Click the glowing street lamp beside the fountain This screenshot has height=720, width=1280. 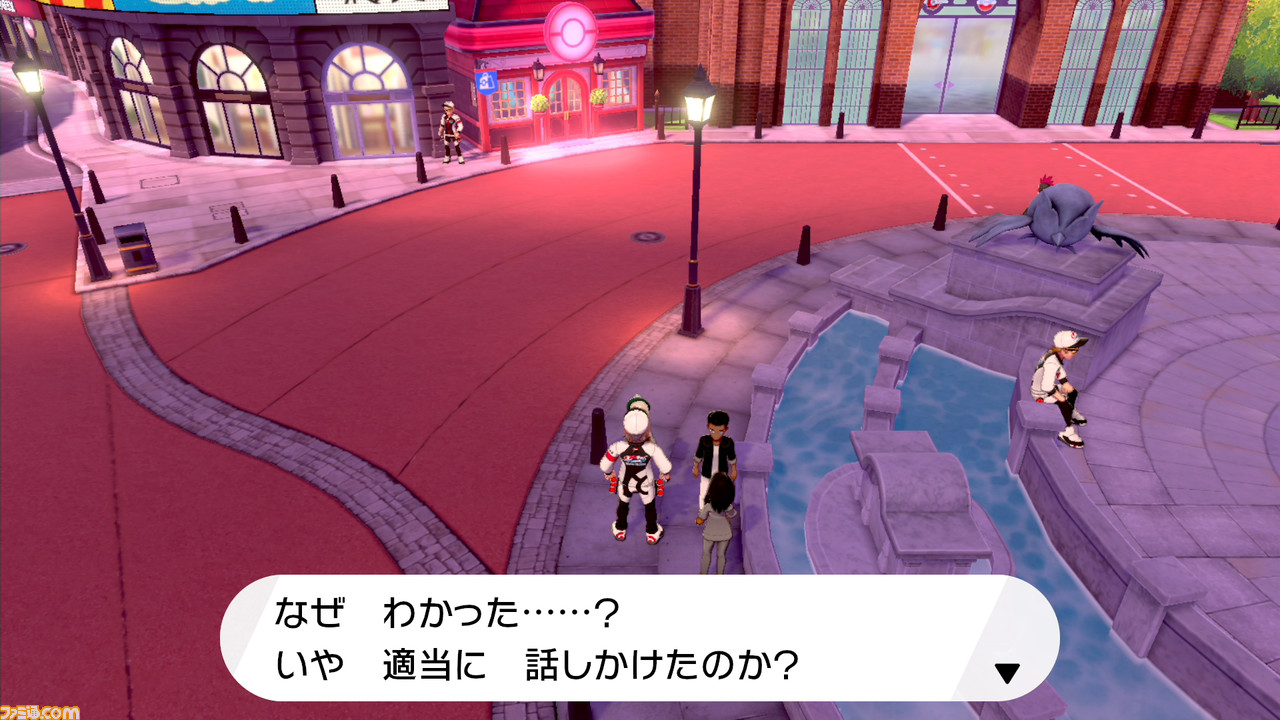click(694, 110)
